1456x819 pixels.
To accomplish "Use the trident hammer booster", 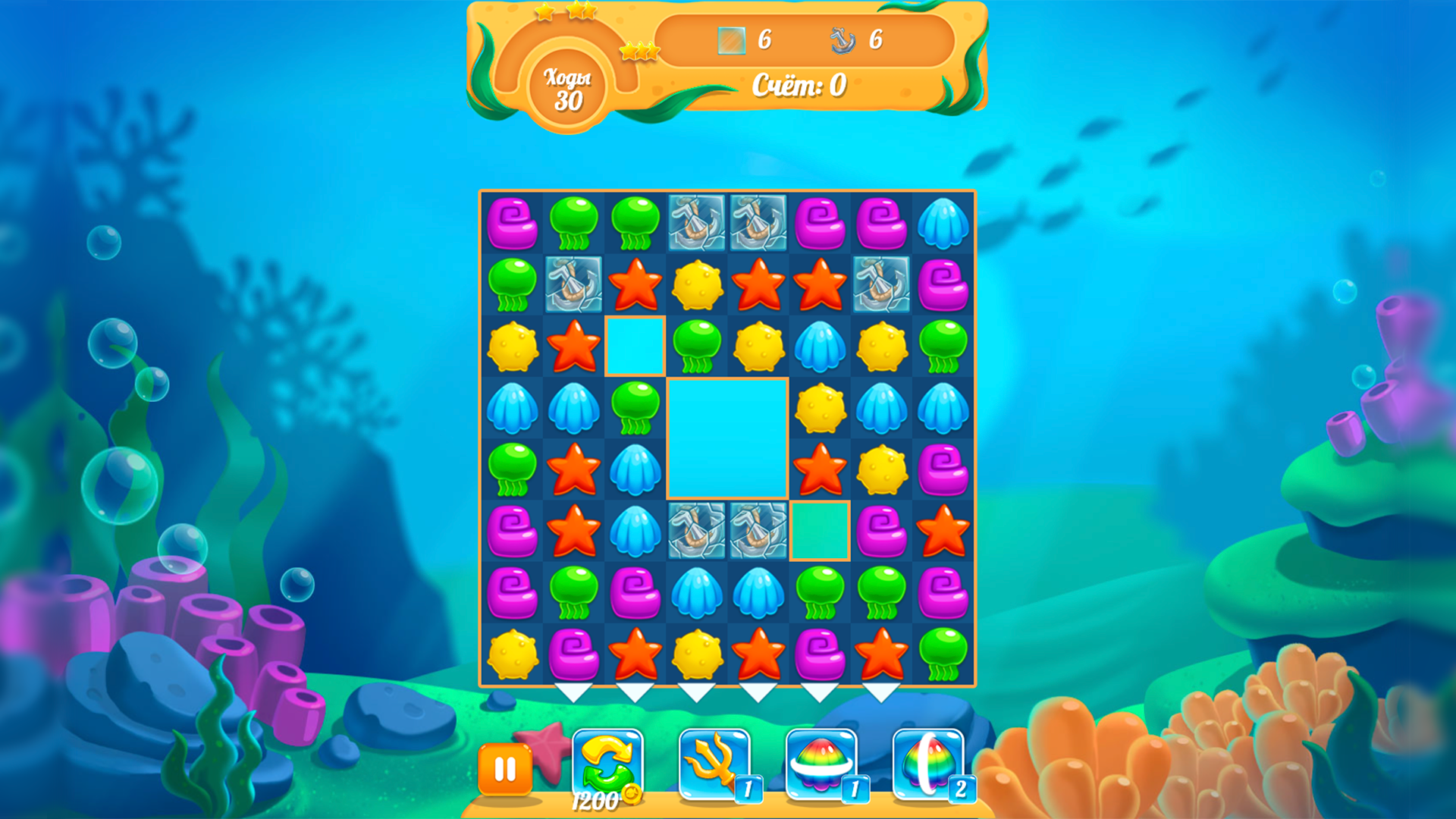I will coord(713,766).
